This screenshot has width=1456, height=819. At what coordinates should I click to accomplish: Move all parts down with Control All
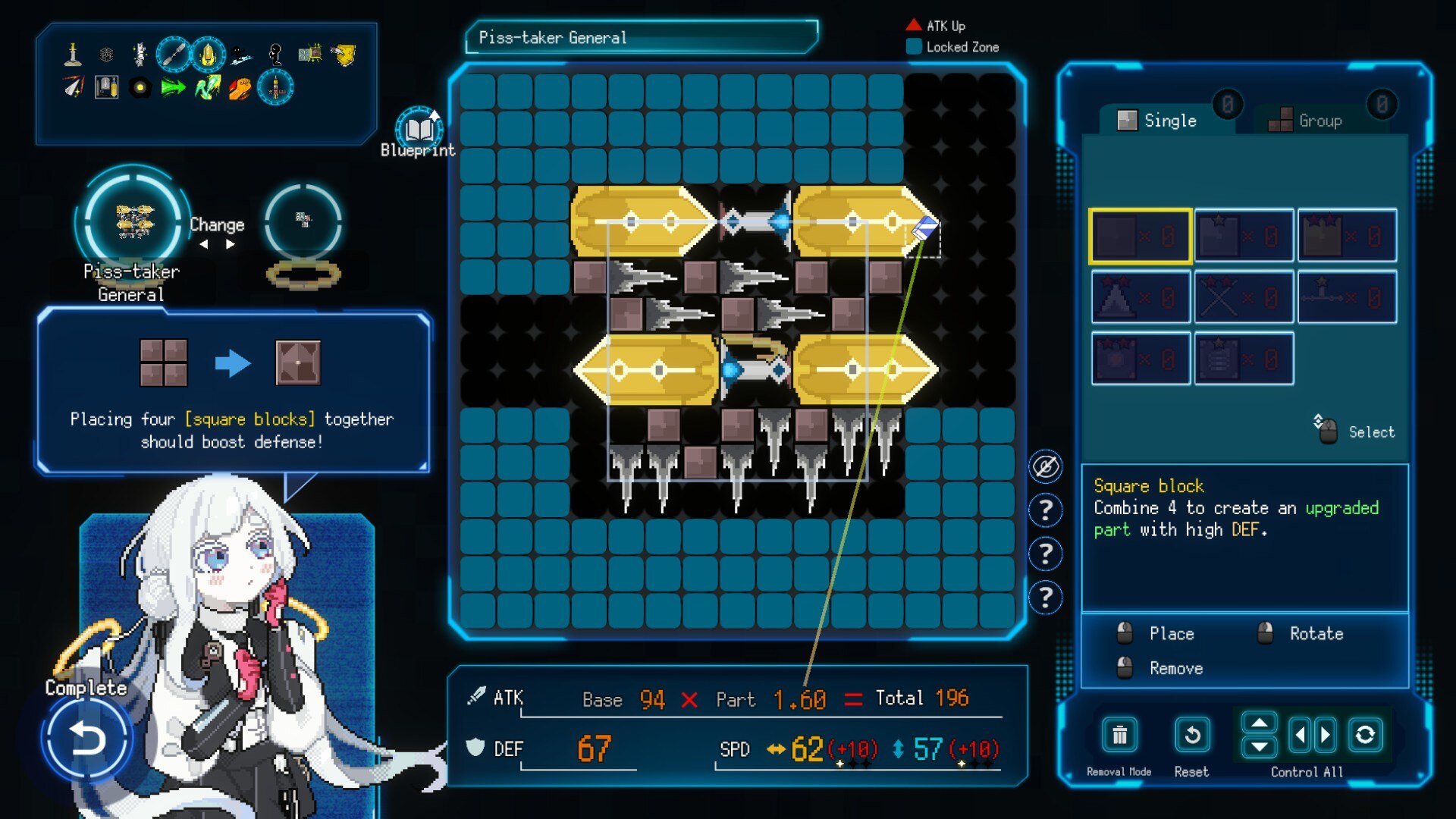[x=1260, y=747]
